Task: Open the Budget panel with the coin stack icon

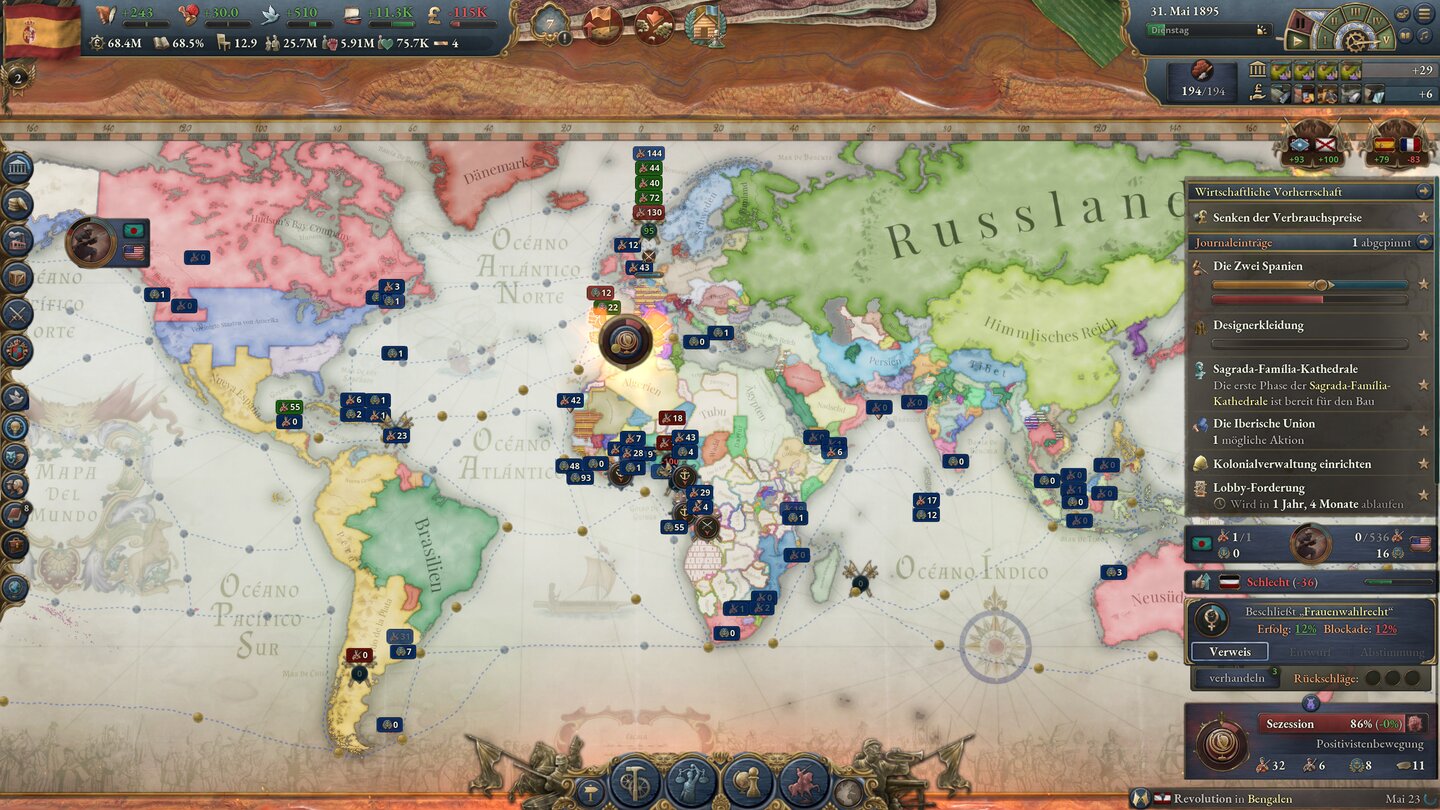Action: point(16,205)
